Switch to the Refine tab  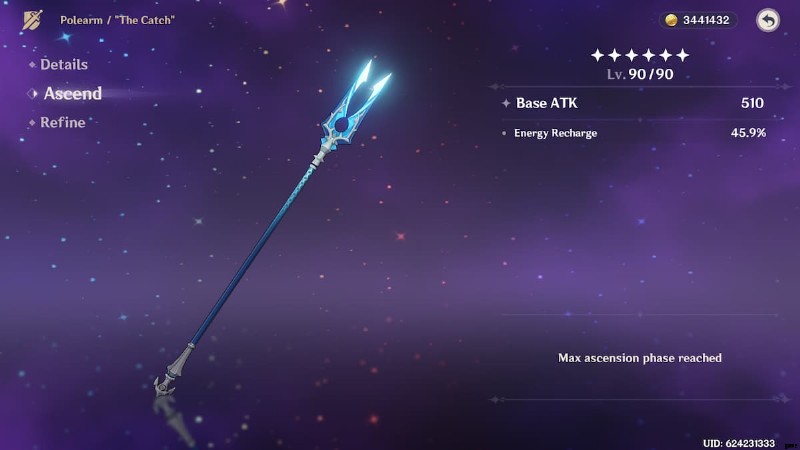click(62, 123)
